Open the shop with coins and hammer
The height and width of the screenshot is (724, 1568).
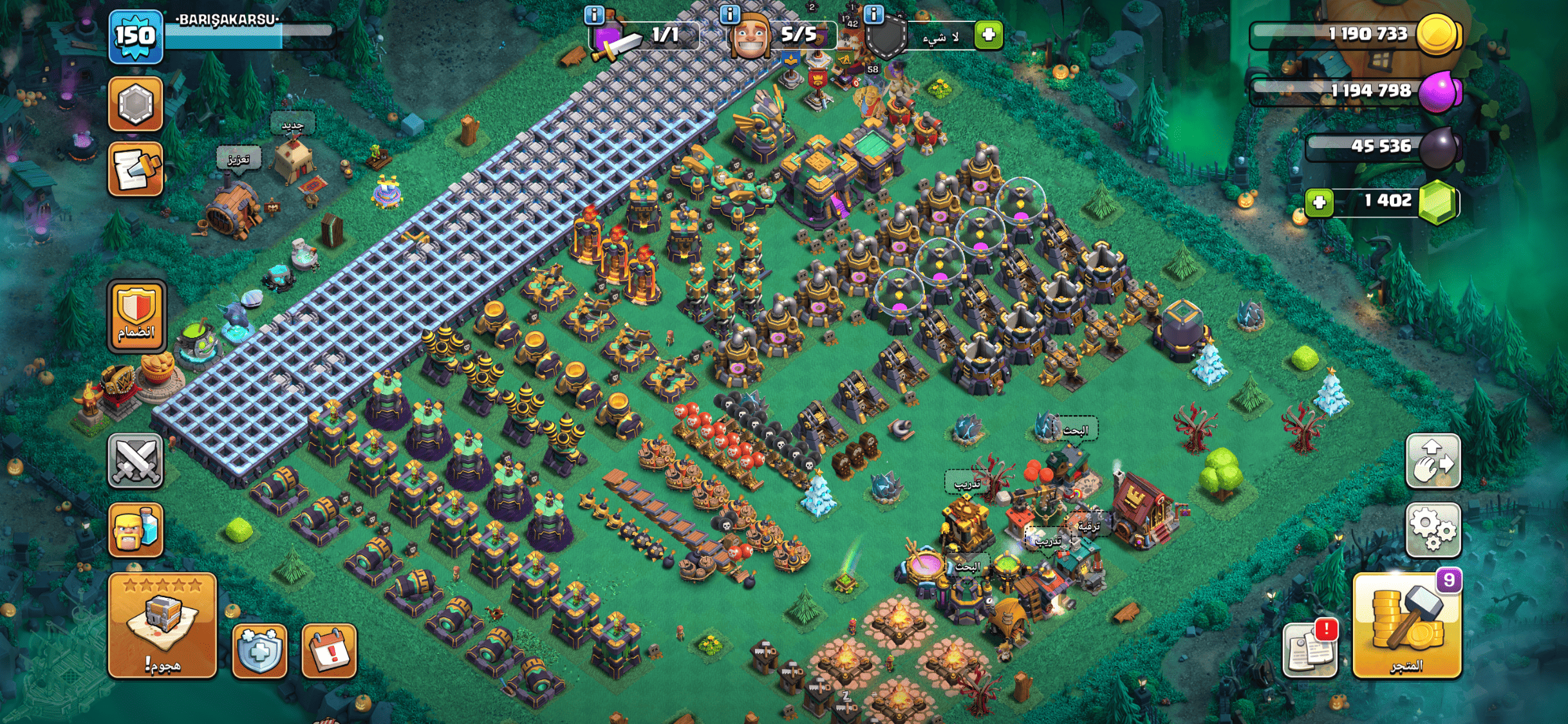tap(1406, 626)
